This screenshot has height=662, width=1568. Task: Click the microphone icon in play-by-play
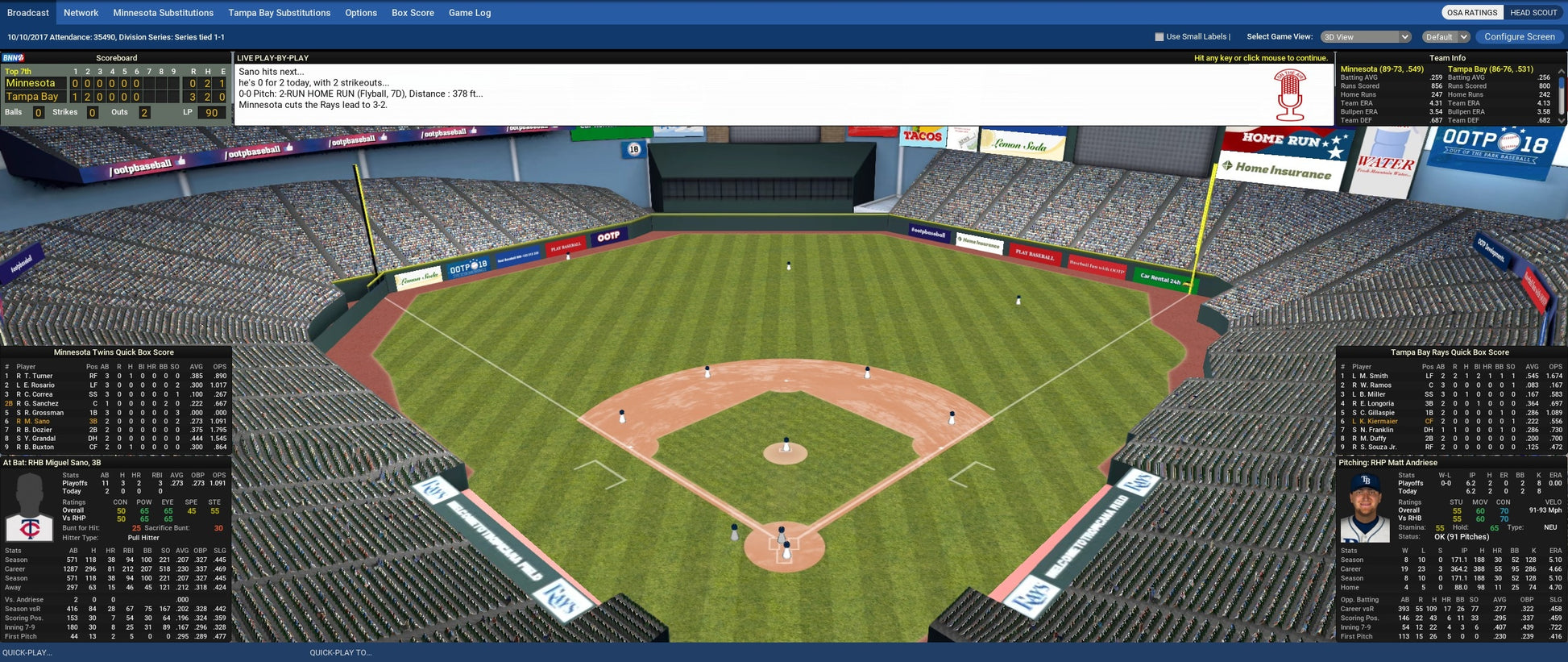(x=1289, y=95)
